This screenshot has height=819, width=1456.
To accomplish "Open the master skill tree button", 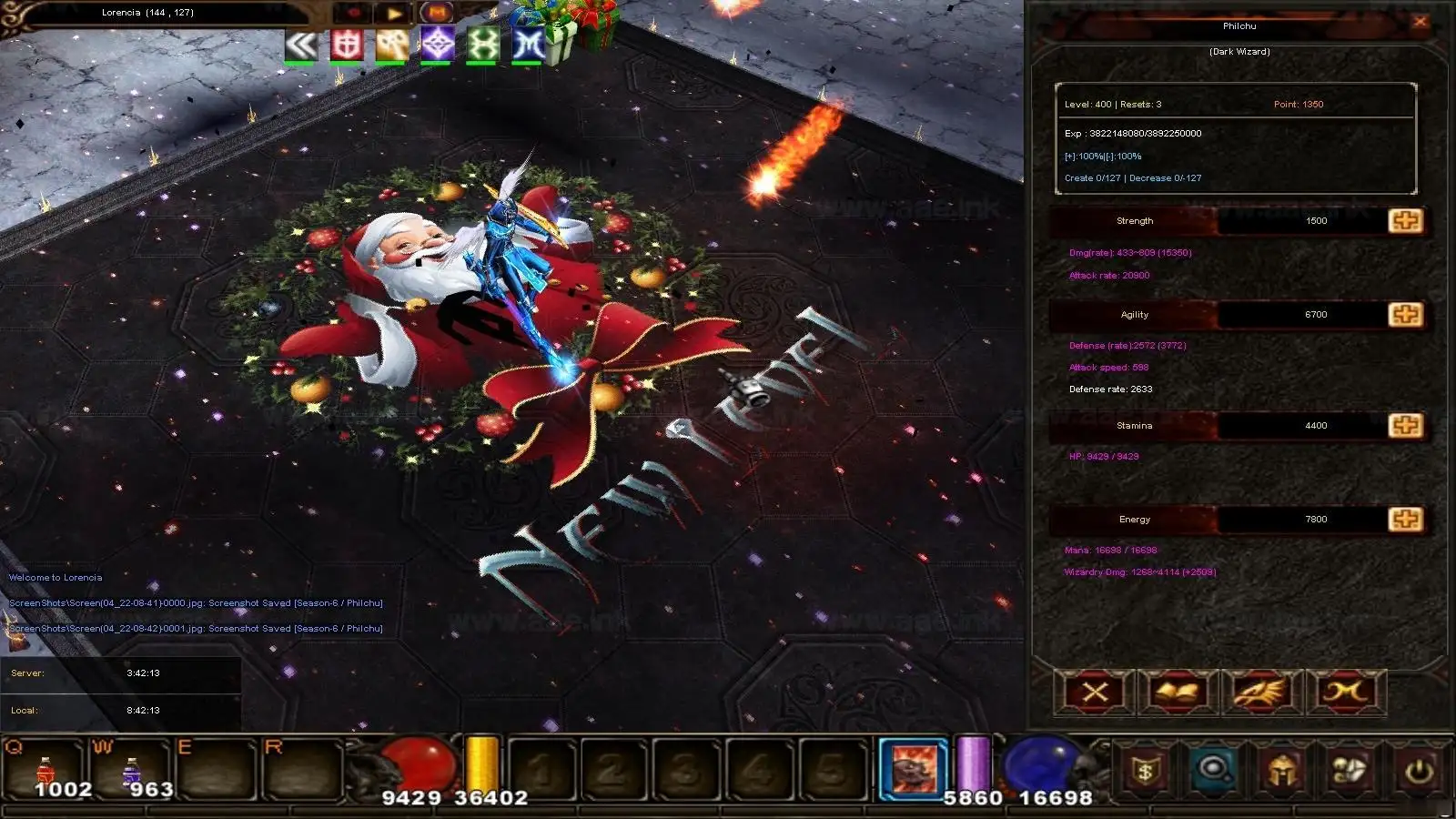I will tap(1346, 693).
